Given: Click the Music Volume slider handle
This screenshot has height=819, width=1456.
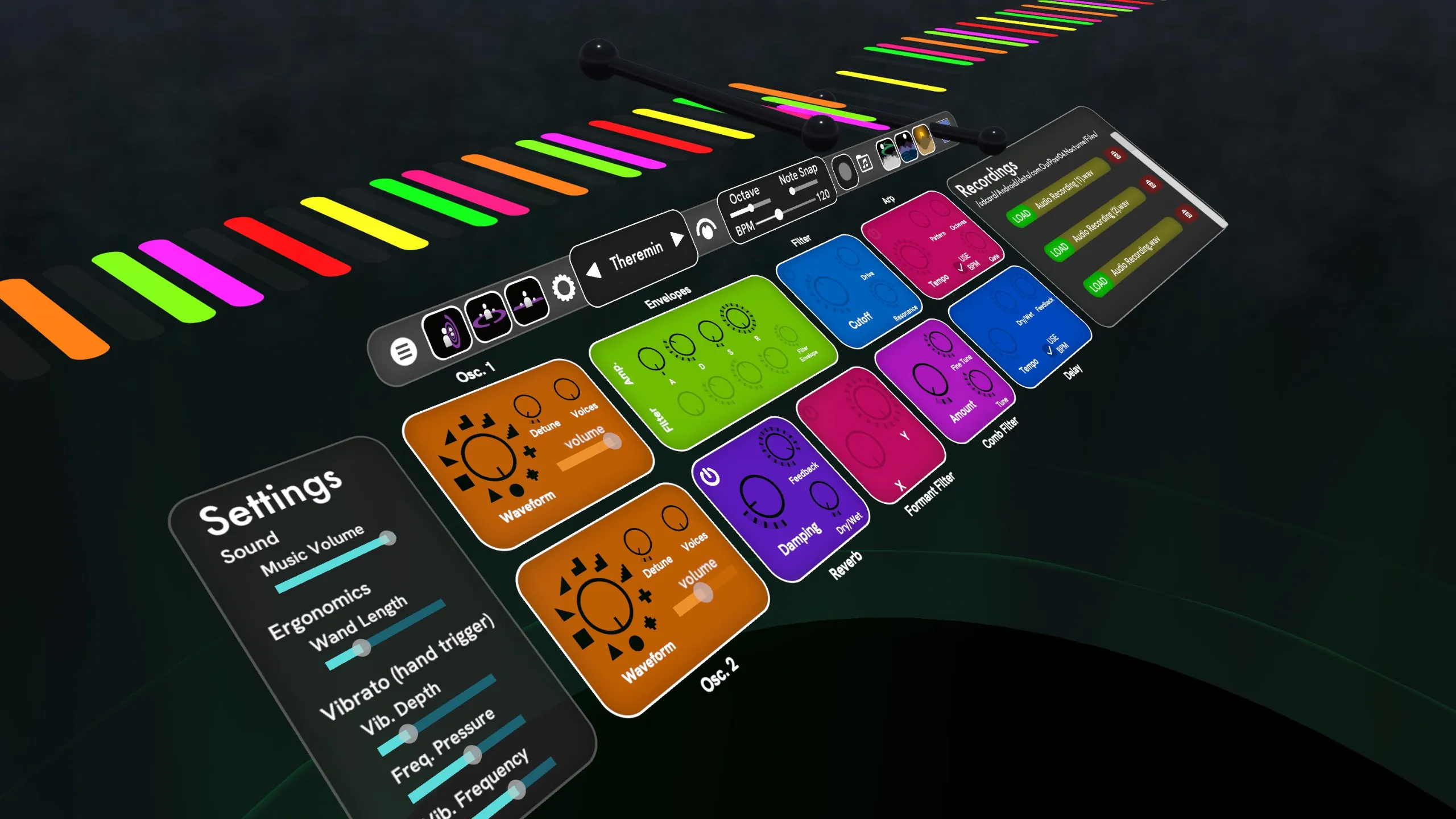Looking at the screenshot, I should (x=388, y=538).
